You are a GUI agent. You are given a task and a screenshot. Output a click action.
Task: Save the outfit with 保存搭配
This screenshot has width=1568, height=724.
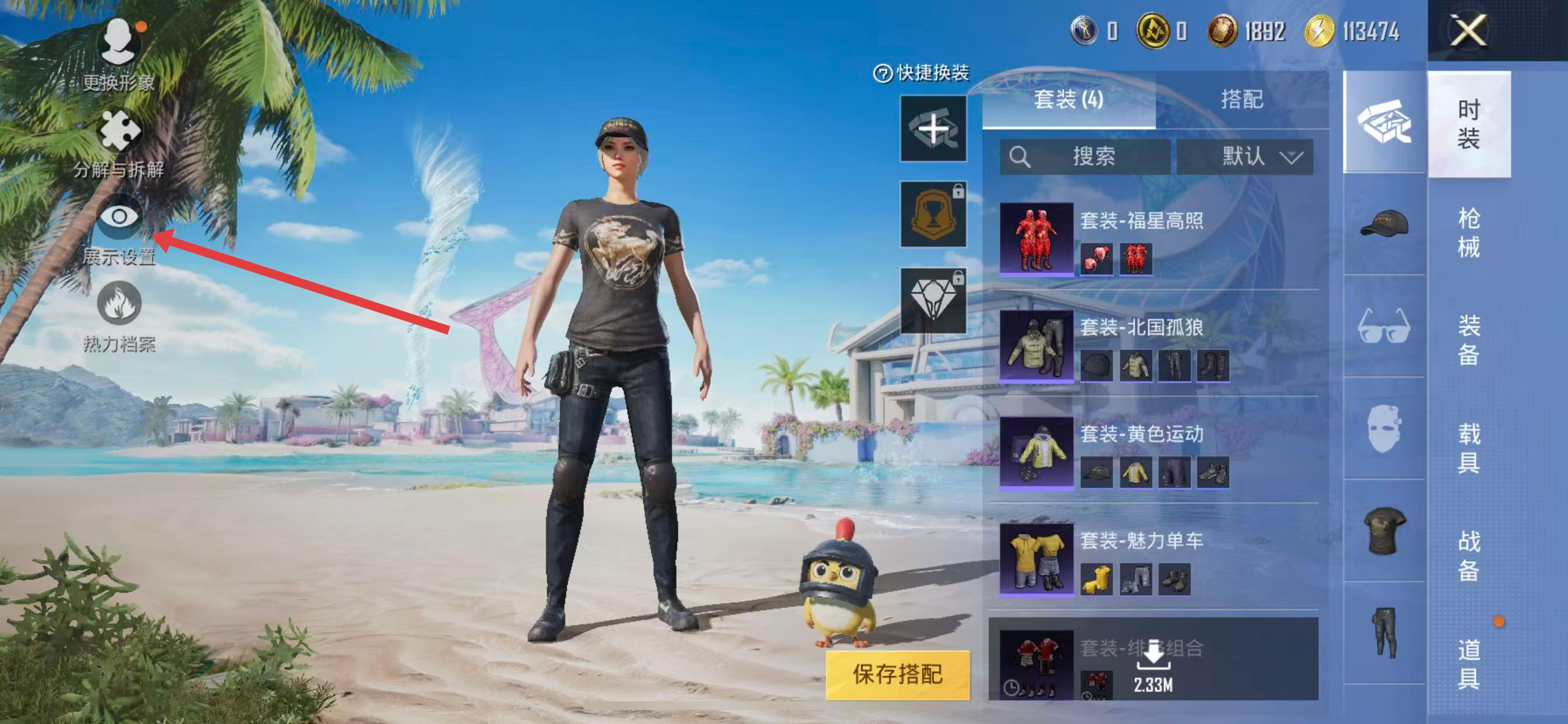pos(897,674)
